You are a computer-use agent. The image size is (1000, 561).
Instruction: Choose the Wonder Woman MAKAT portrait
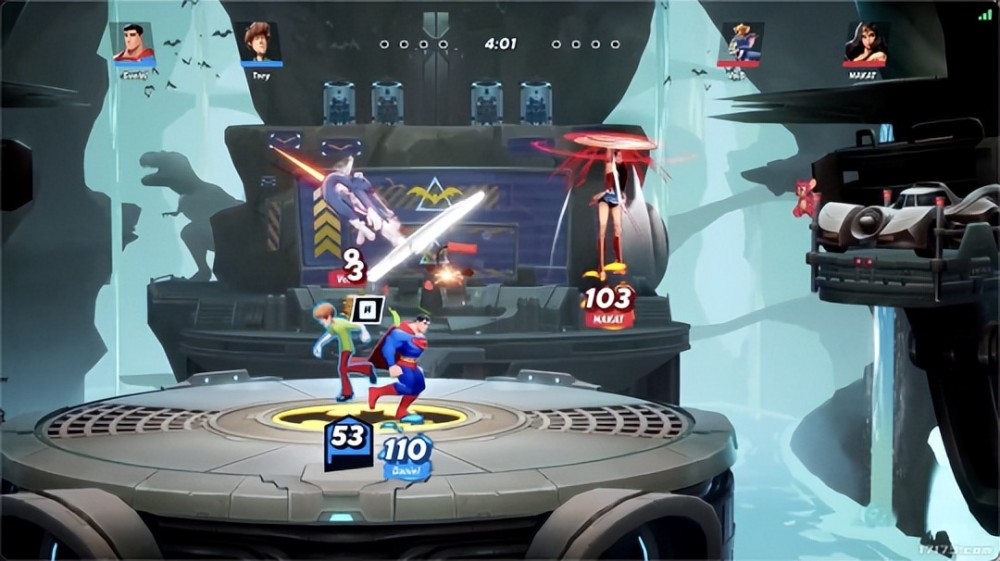coord(865,41)
